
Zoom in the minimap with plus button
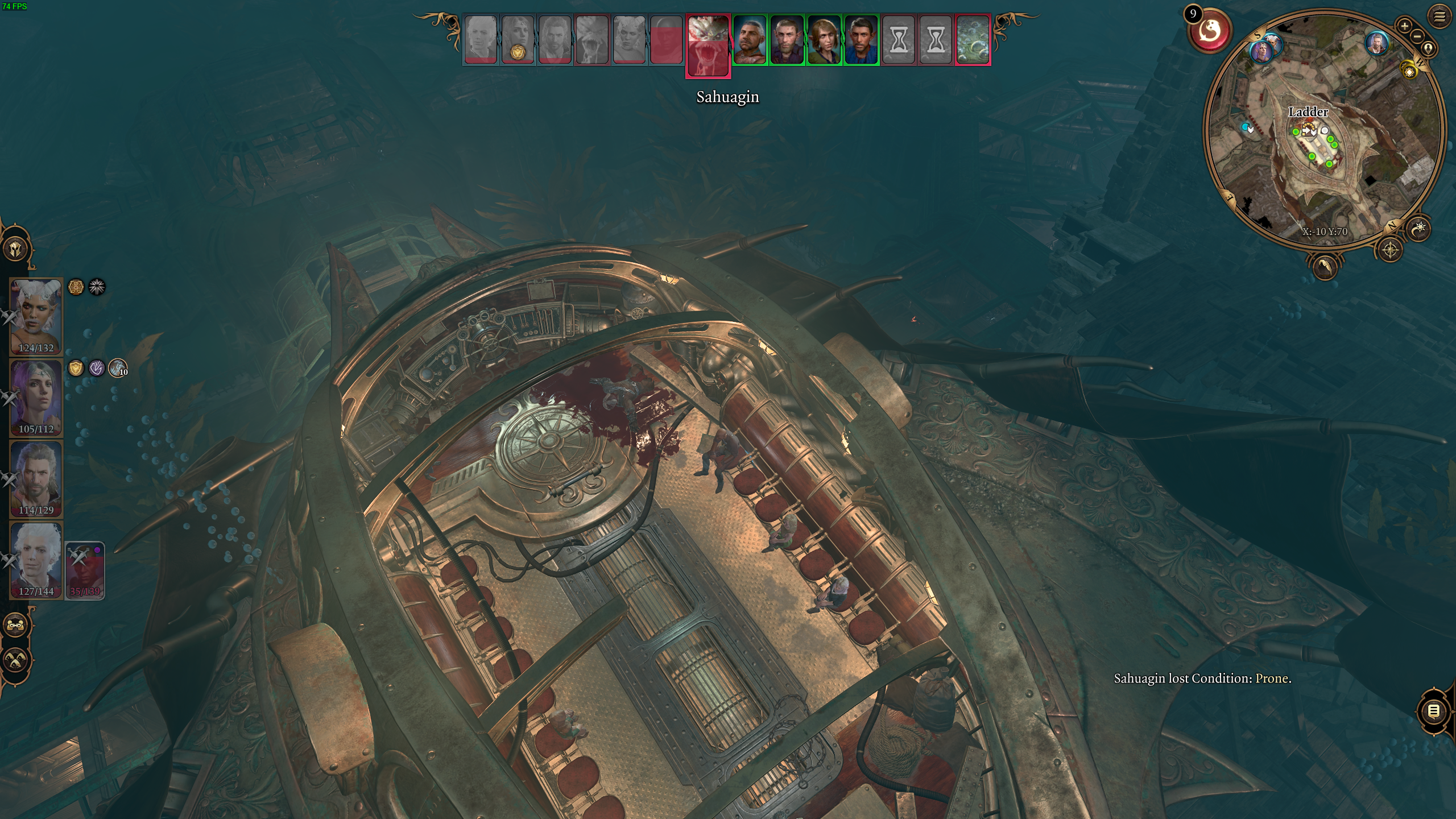pyautogui.click(x=1404, y=26)
